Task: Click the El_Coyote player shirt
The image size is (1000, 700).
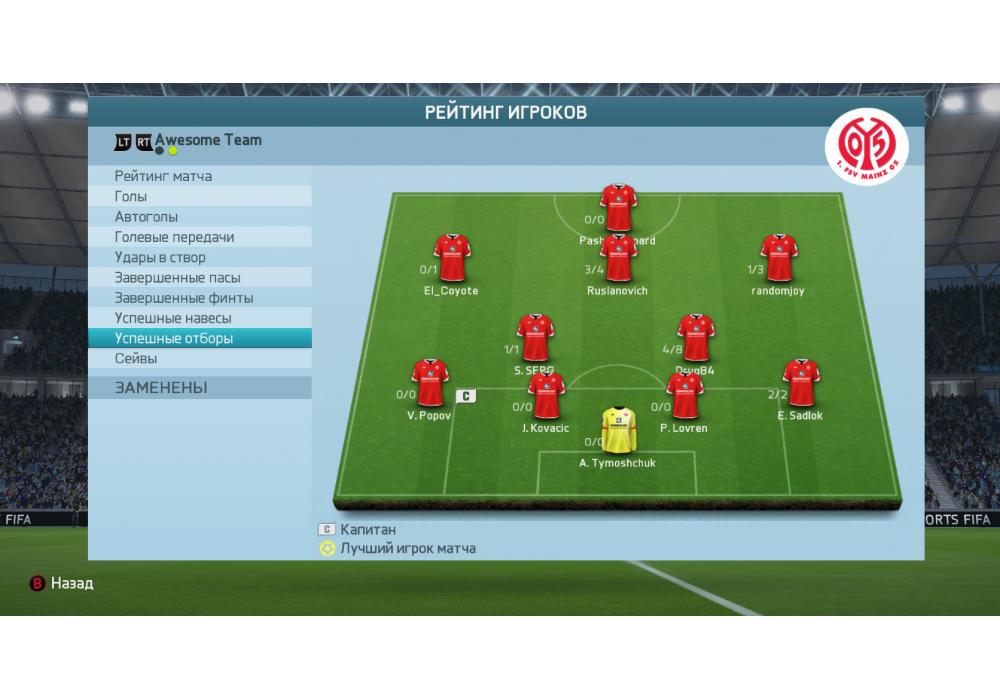Action: (x=452, y=258)
